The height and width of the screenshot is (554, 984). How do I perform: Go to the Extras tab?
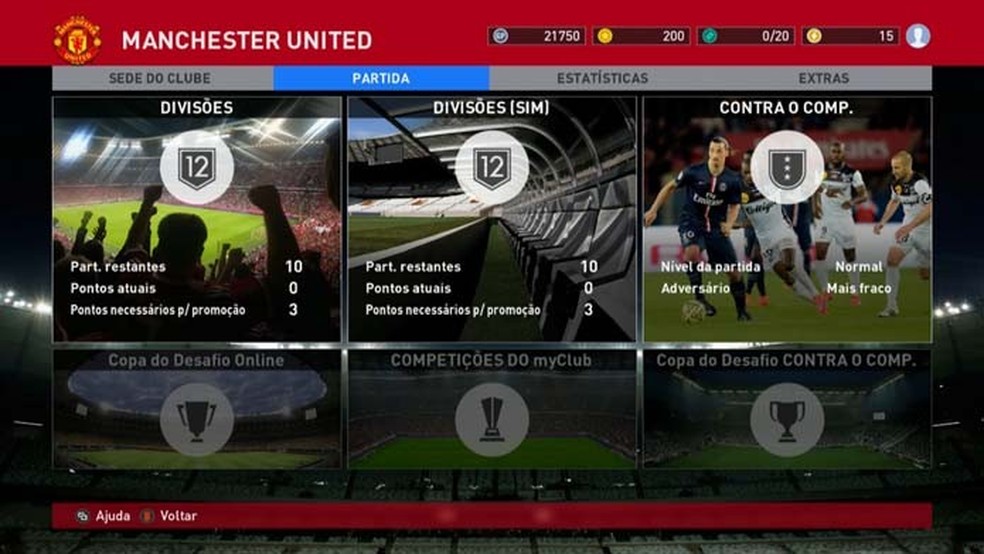(x=823, y=78)
